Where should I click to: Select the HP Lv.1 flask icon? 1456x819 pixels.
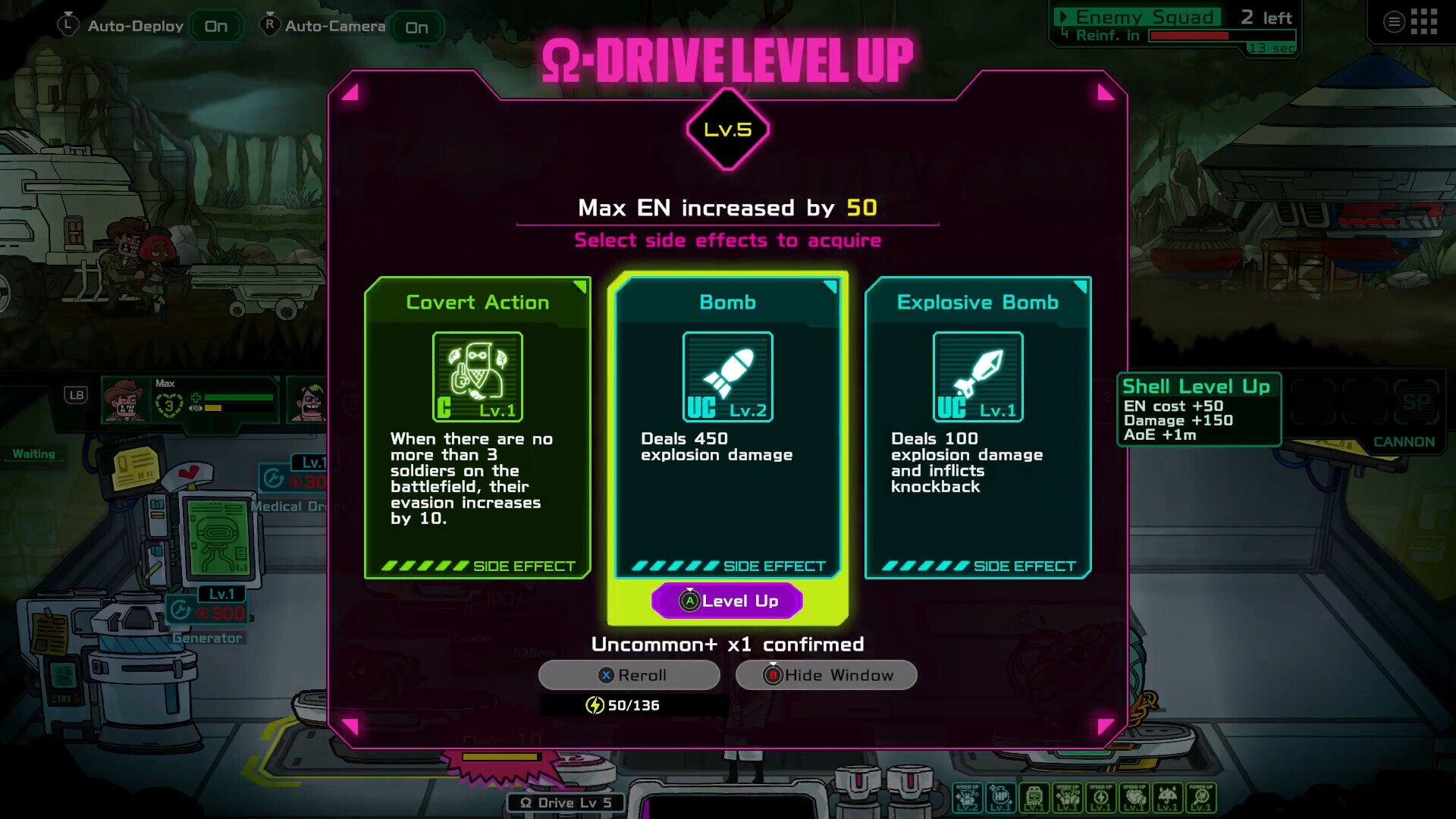[999, 795]
